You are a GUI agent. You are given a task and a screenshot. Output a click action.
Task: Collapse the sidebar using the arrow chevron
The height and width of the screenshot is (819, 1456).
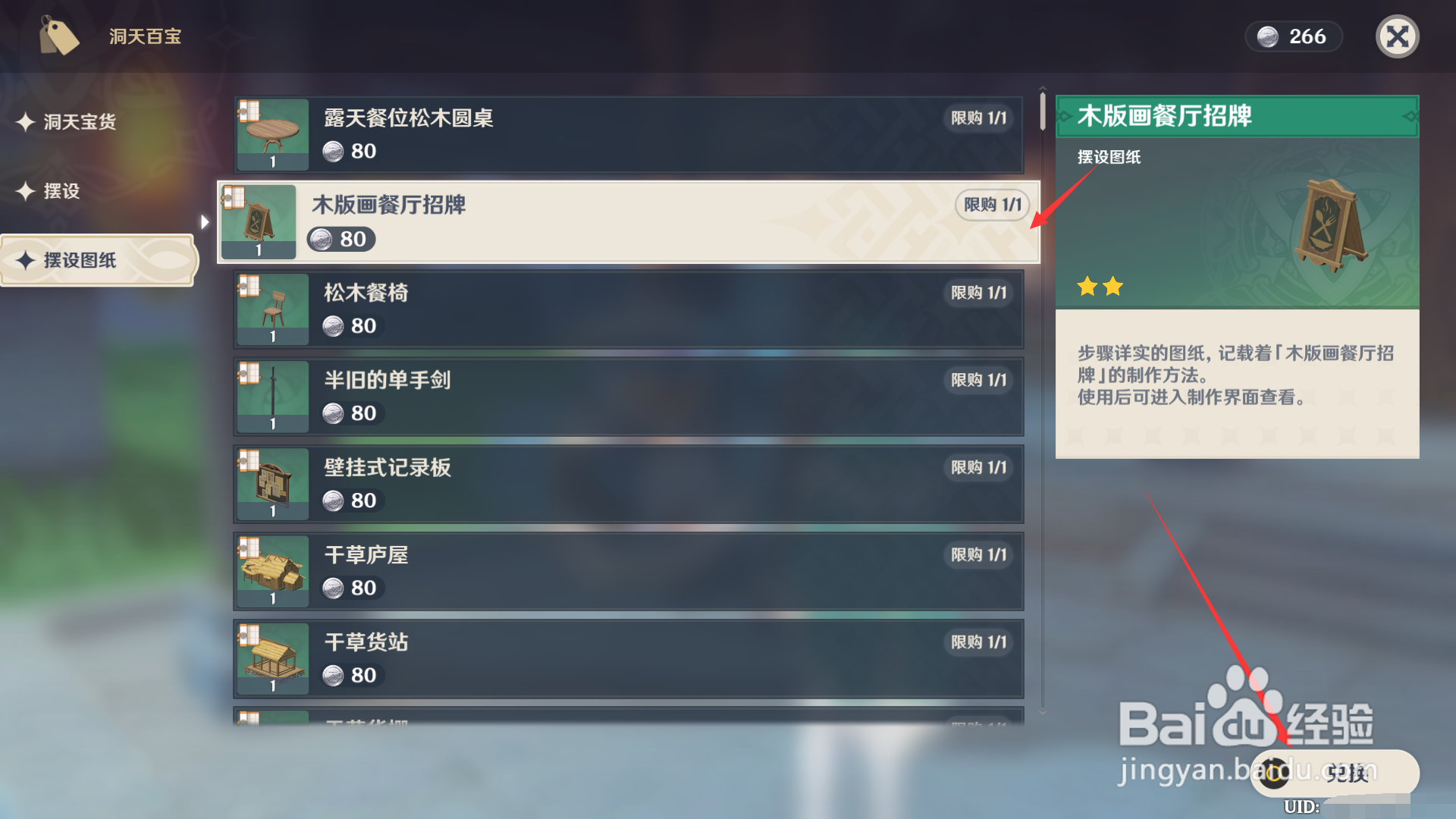204,221
